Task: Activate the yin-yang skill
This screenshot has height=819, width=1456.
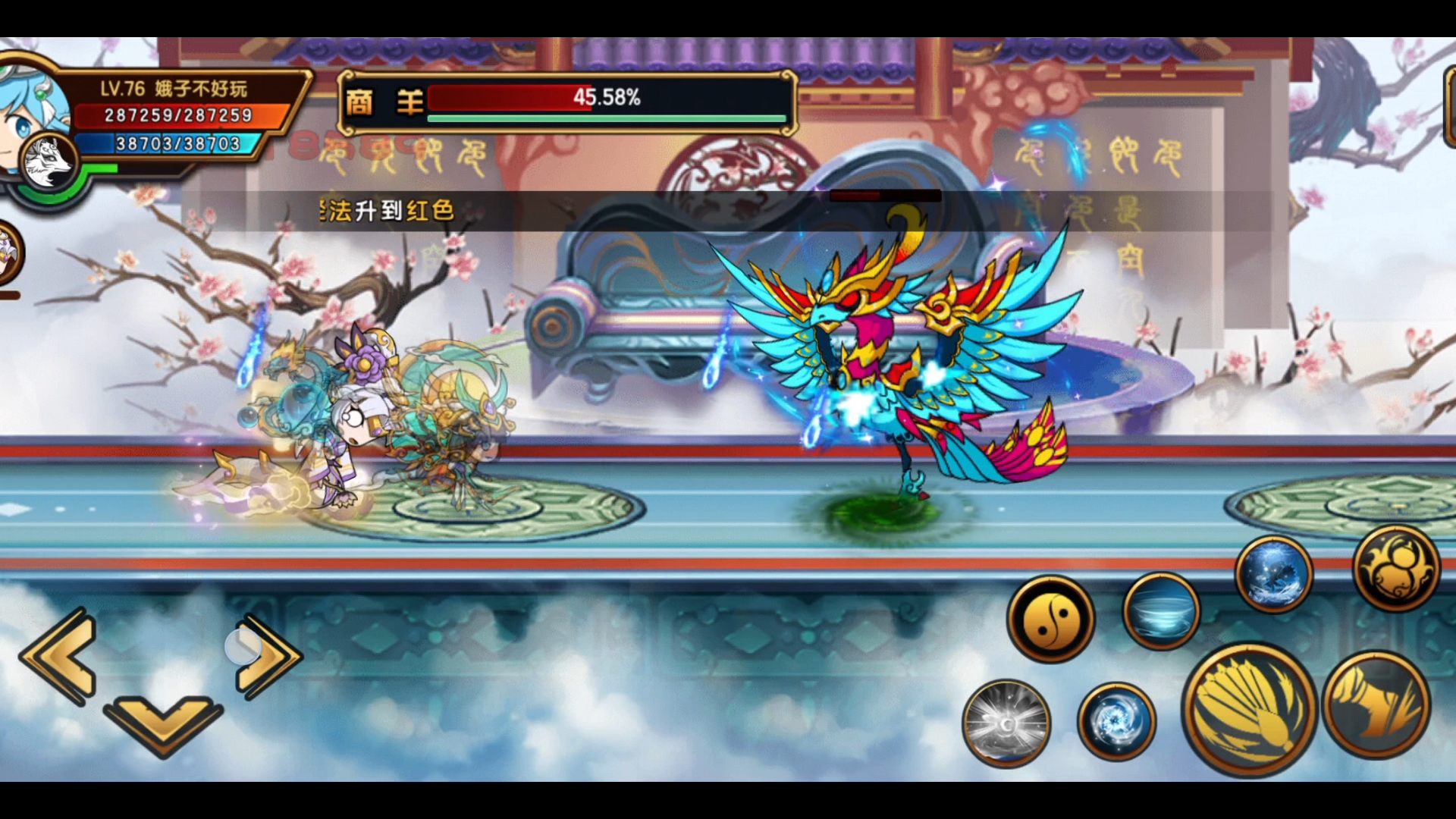Action: tap(1051, 619)
